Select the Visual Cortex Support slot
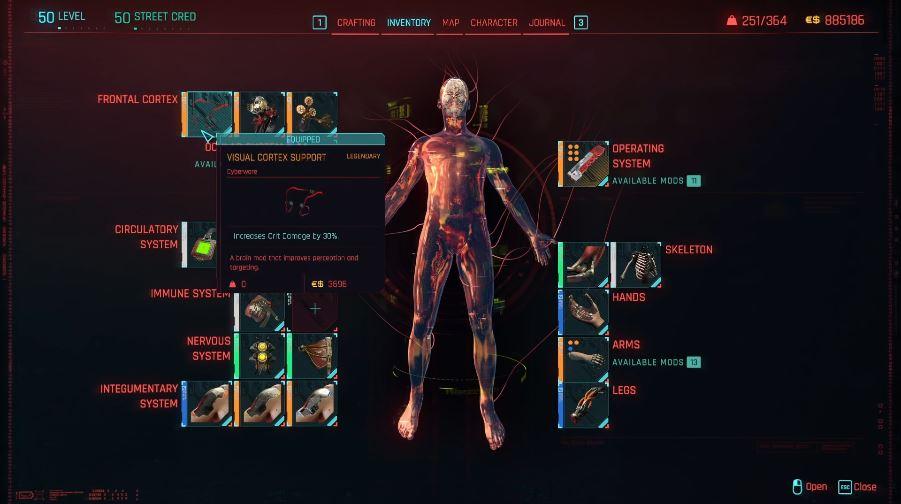 pyautogui.click(x=208, y=113)
